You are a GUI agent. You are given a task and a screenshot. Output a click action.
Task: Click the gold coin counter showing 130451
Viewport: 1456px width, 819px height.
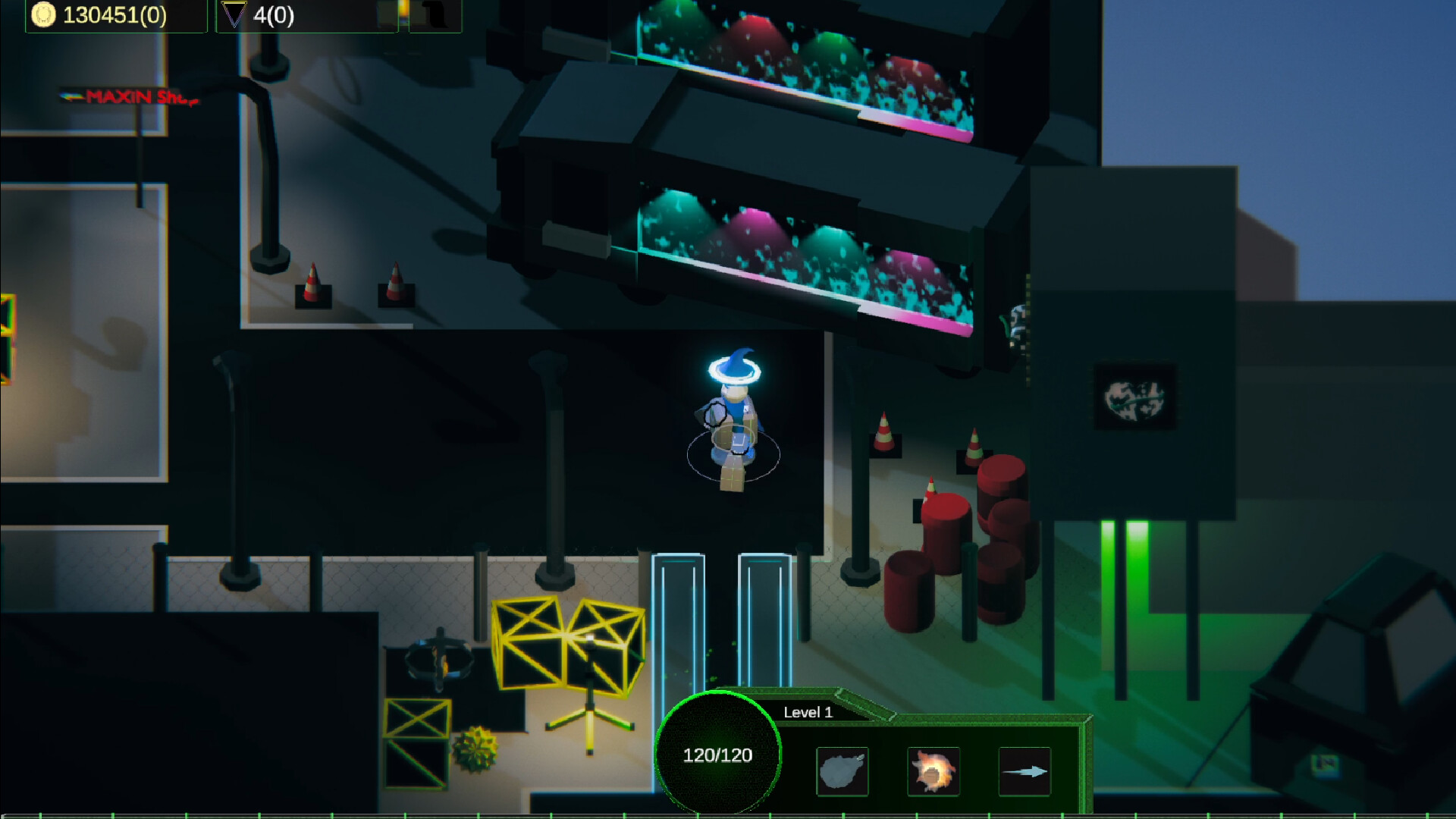114,13
